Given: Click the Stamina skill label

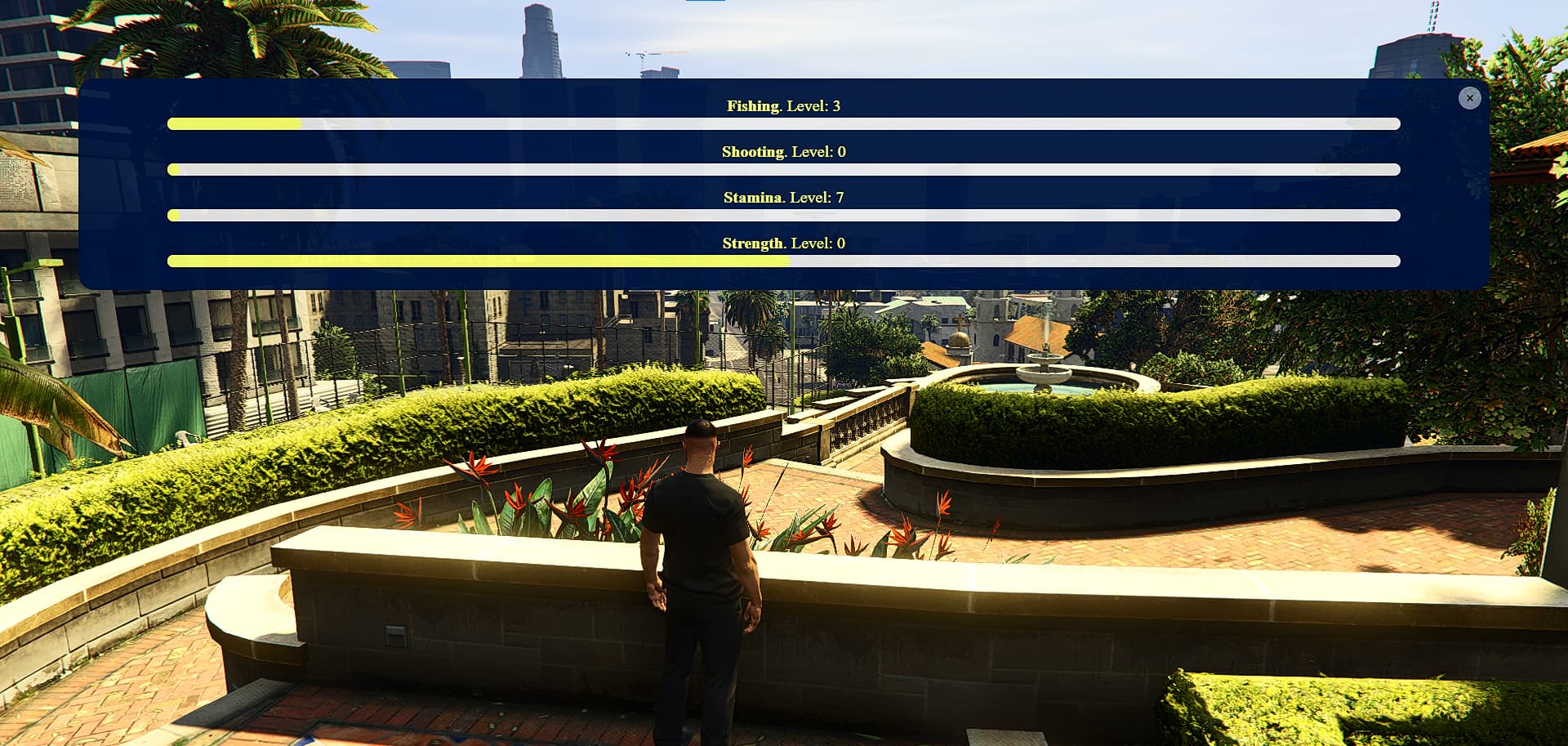Looking at the screenshot, I should click(x=752, y=197).
